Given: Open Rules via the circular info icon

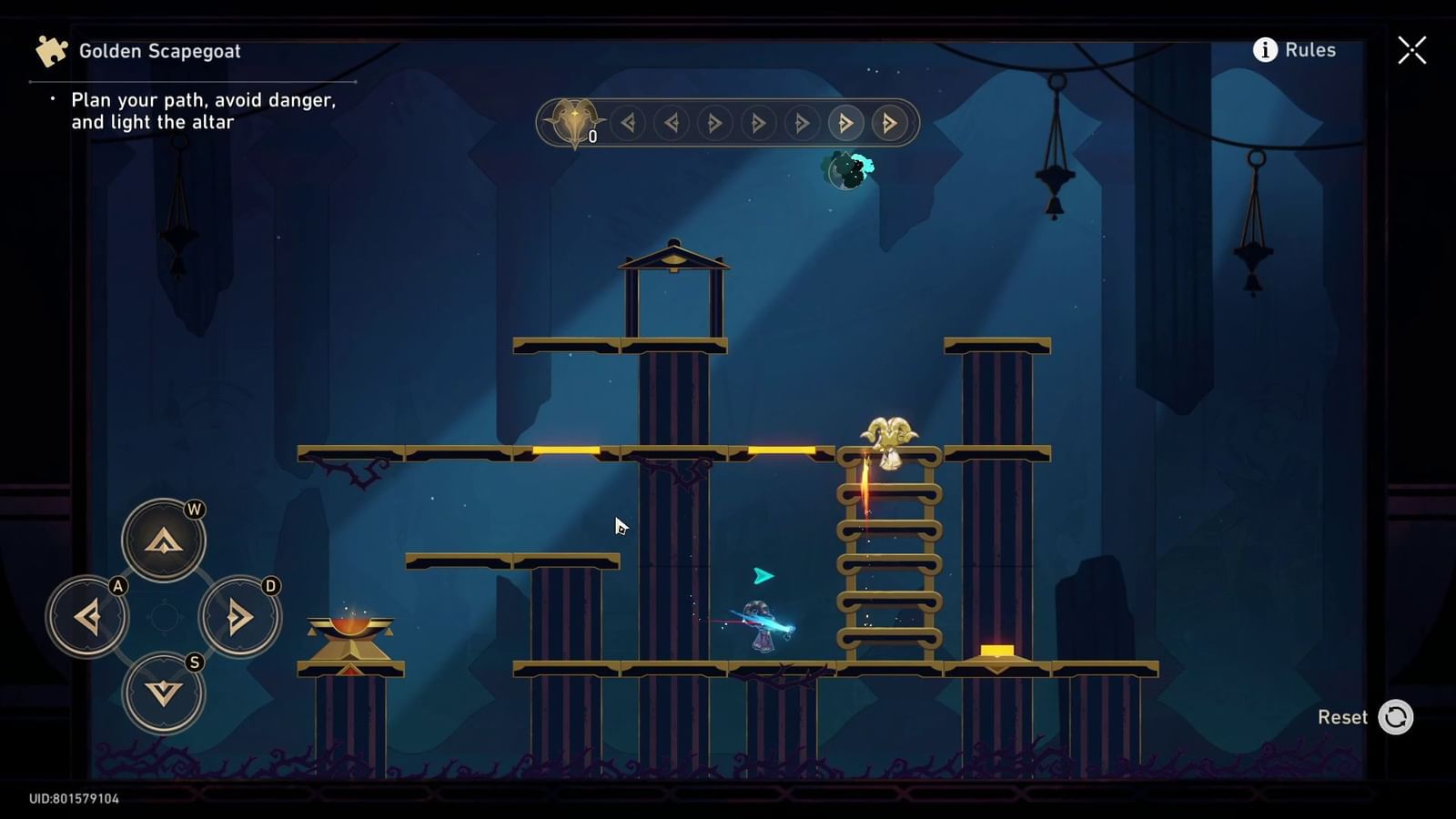Looking at the screenshot, I should [x=1263, y=51].
